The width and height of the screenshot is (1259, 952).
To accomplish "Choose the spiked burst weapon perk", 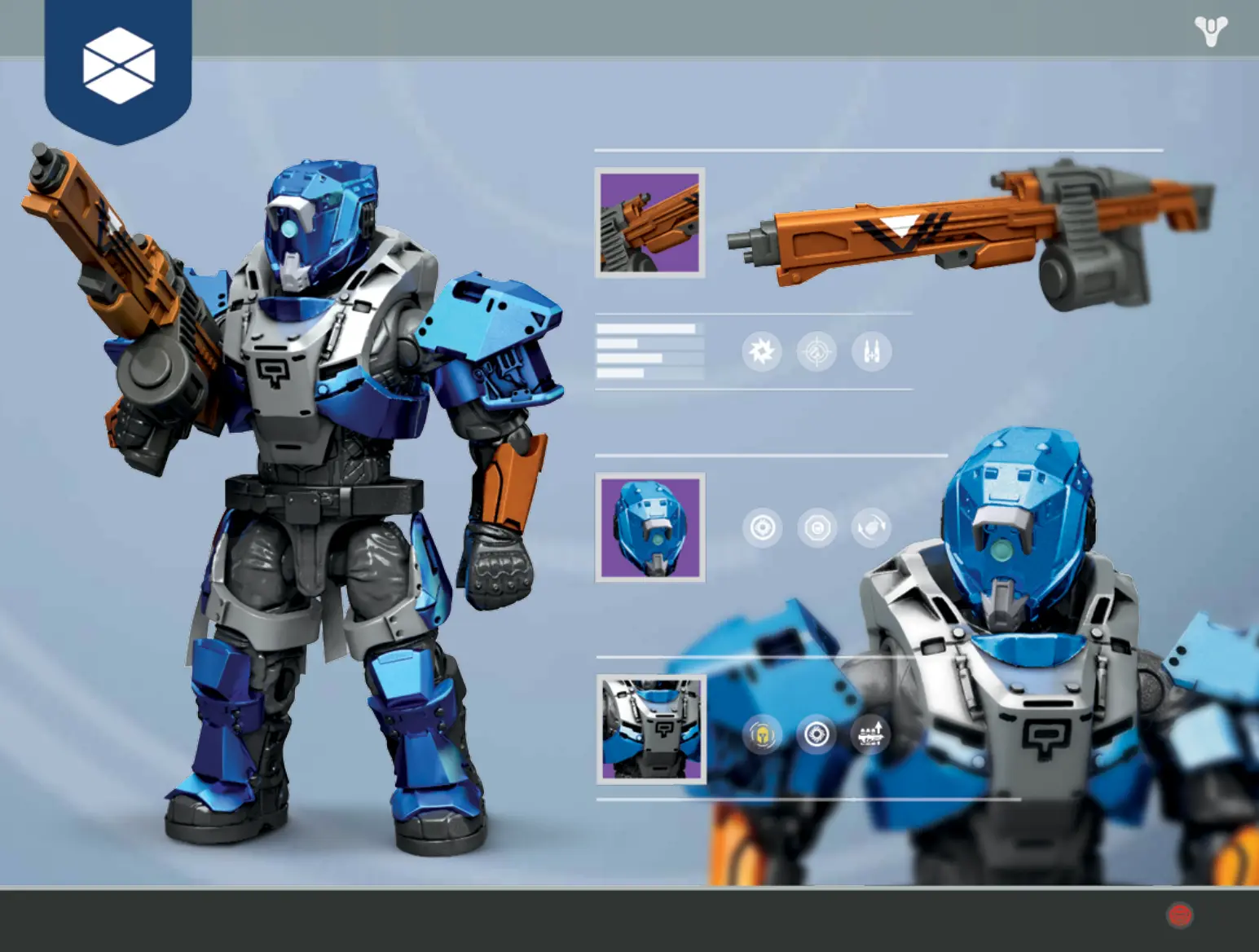I will [x=762, y=352].
